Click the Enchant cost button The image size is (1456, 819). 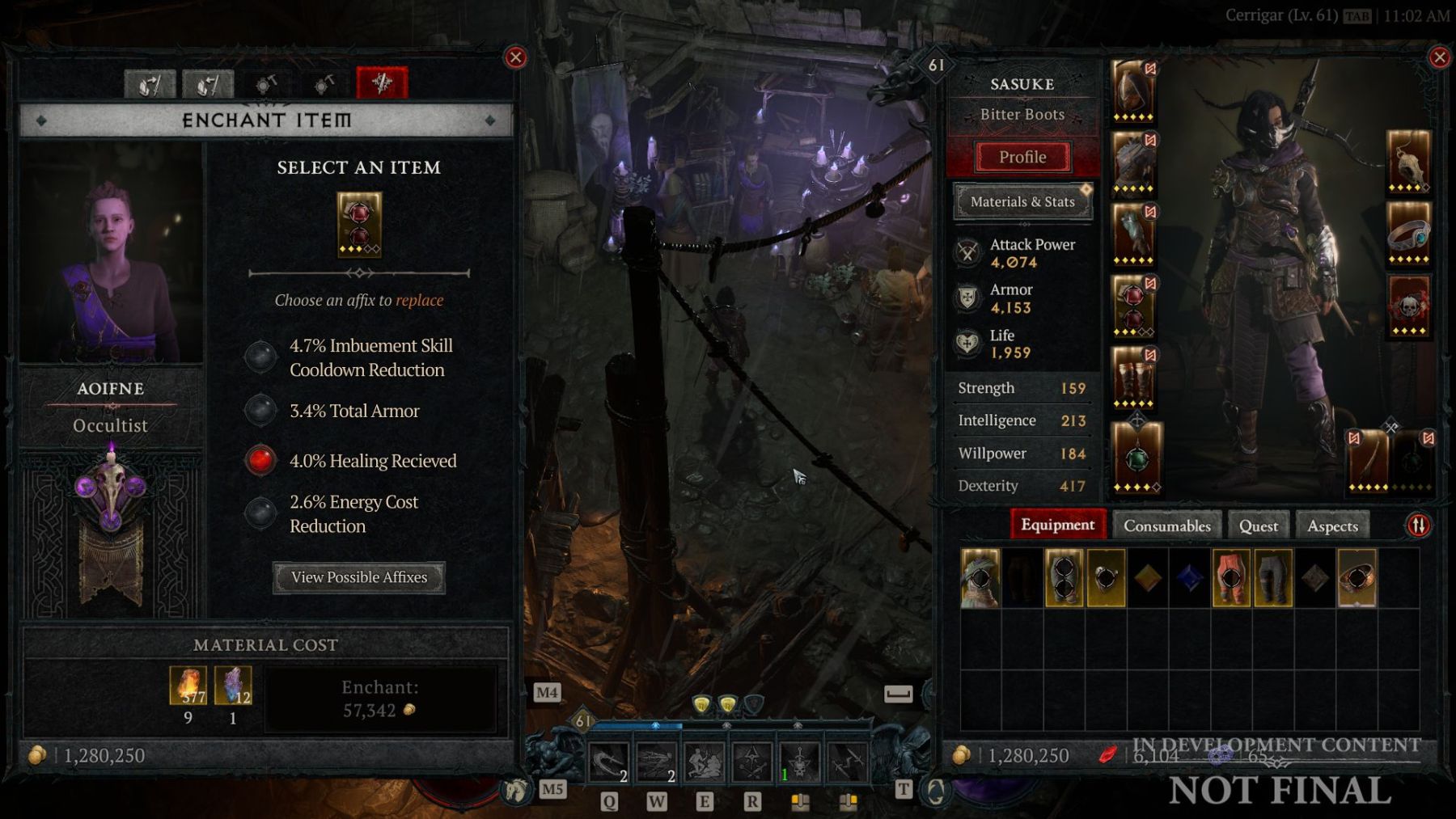coord(380,699)
